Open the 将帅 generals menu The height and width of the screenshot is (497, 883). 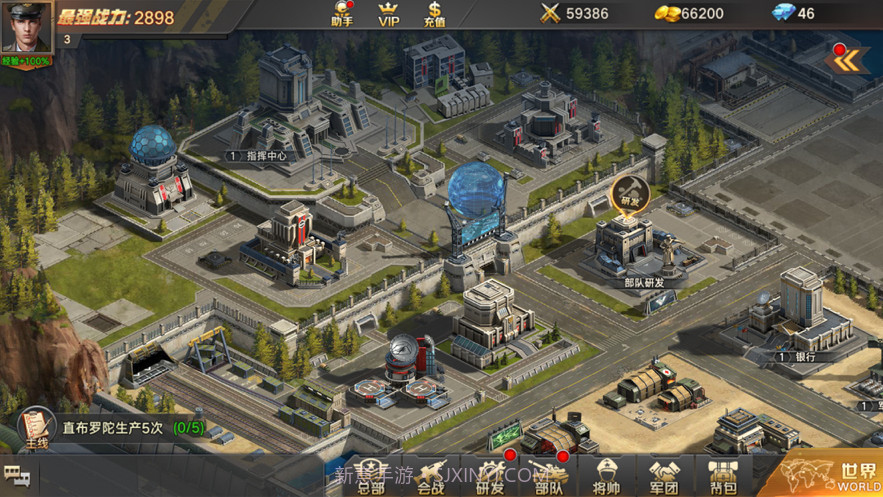607,475
